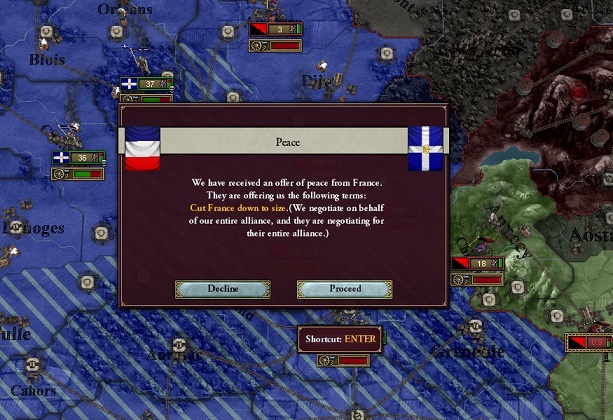Decline the peace offer from France
The width and height of the screenshot is (613, 420).
pos(223,289)
